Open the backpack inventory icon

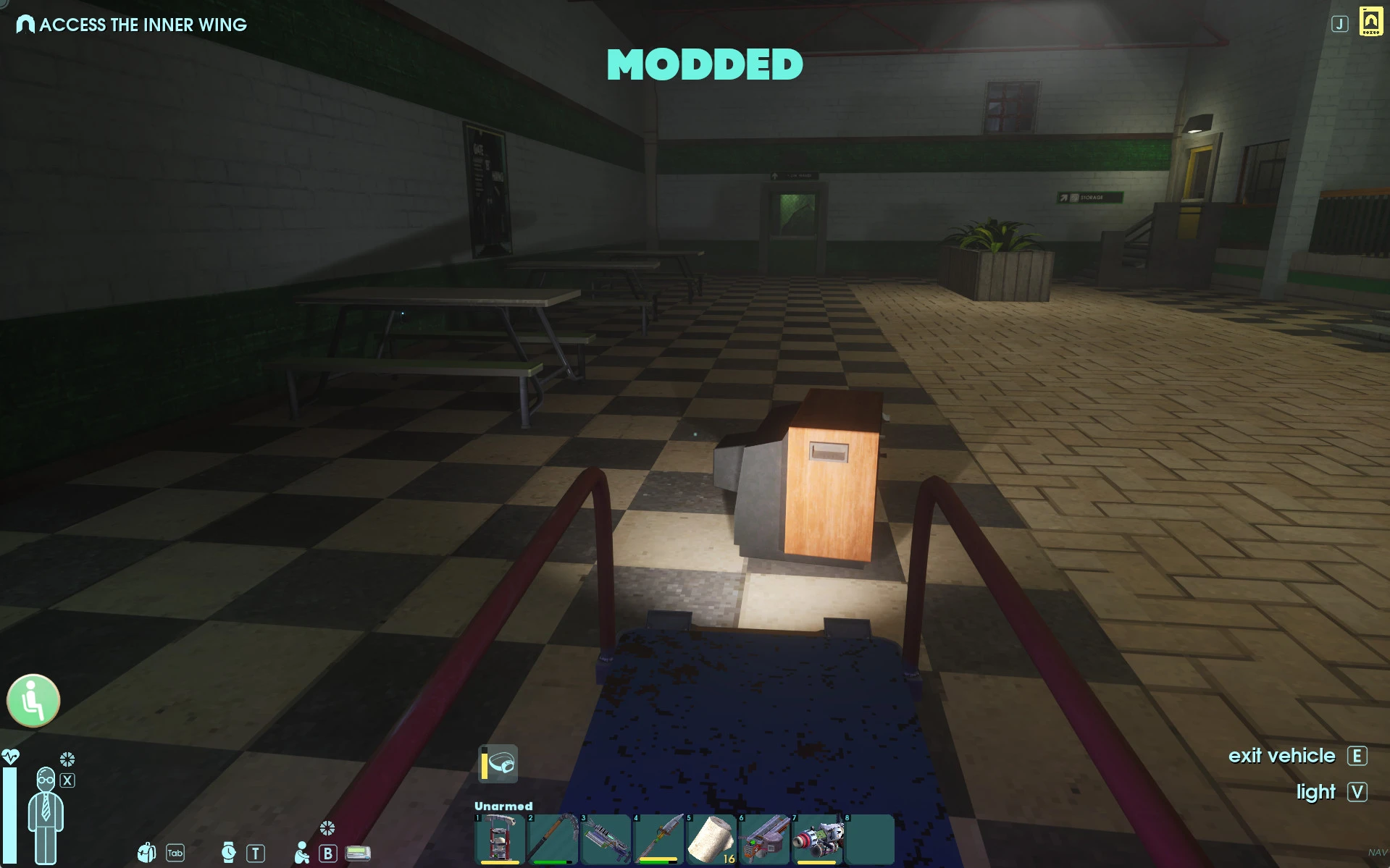click(x=147, y=853)
